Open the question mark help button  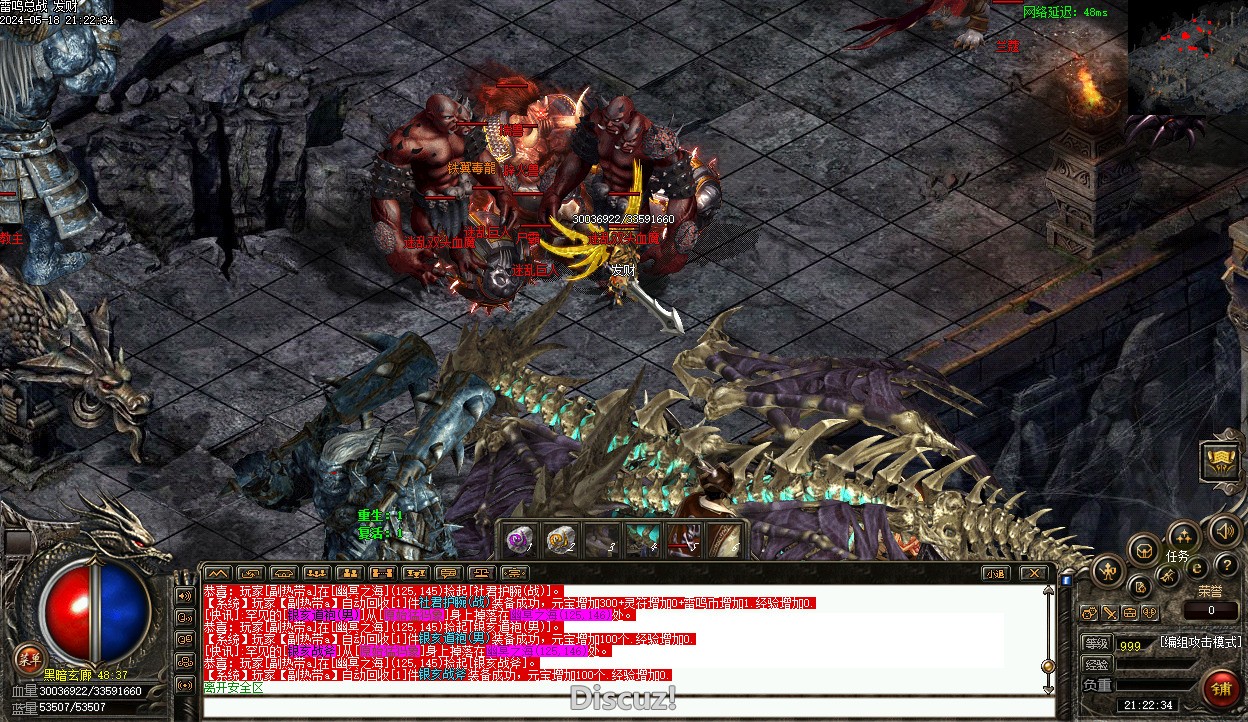coord(1227,566)
